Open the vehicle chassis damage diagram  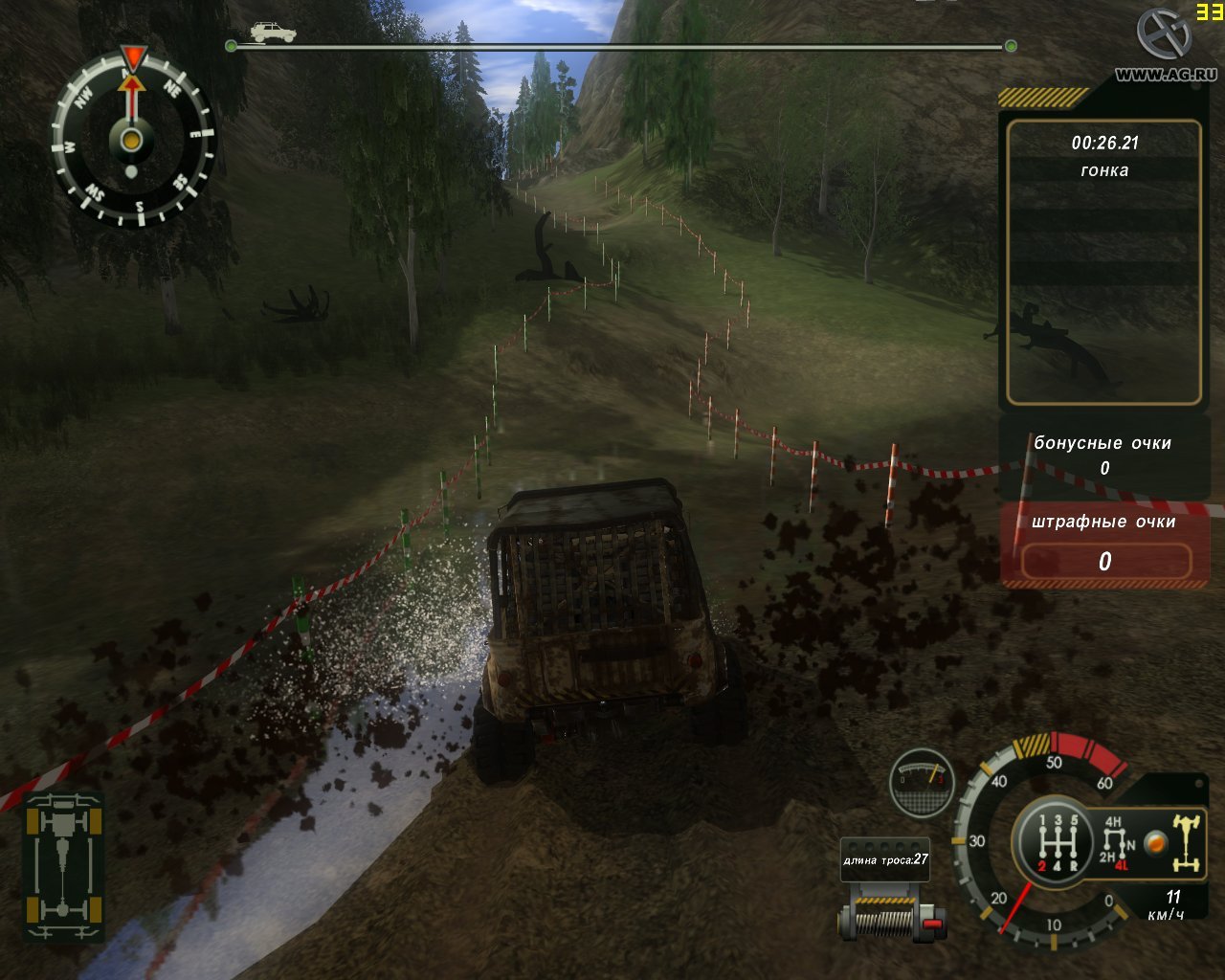[63, 866]
